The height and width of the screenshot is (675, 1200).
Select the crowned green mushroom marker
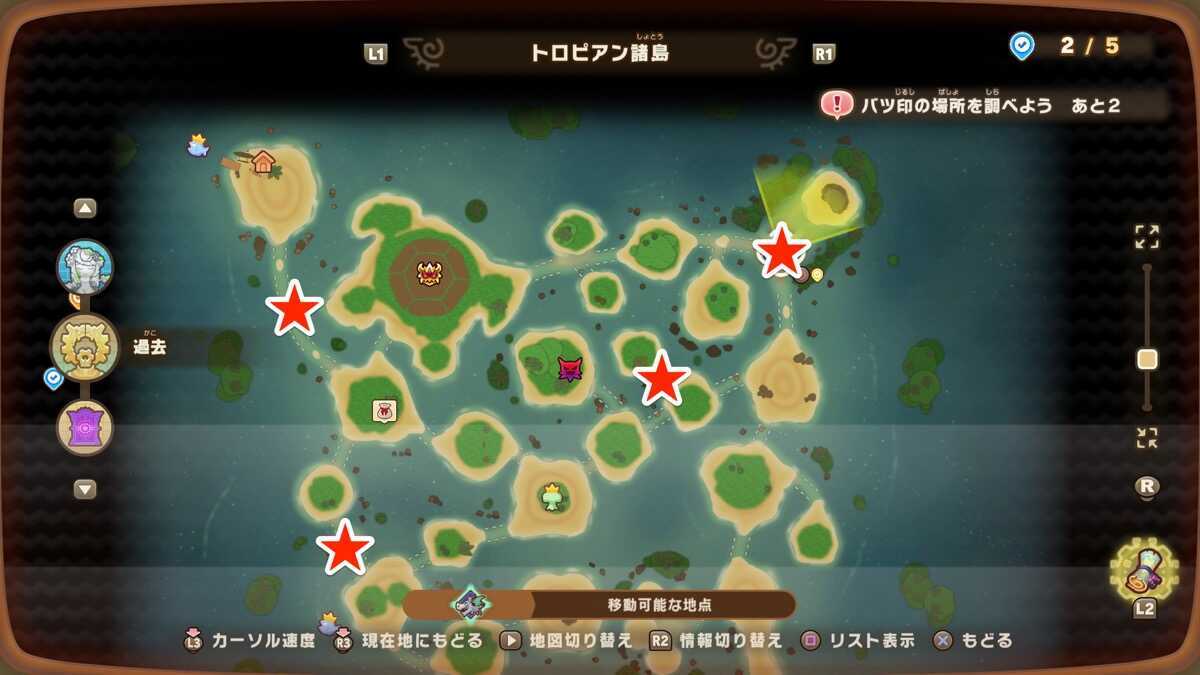pos(553,496)
